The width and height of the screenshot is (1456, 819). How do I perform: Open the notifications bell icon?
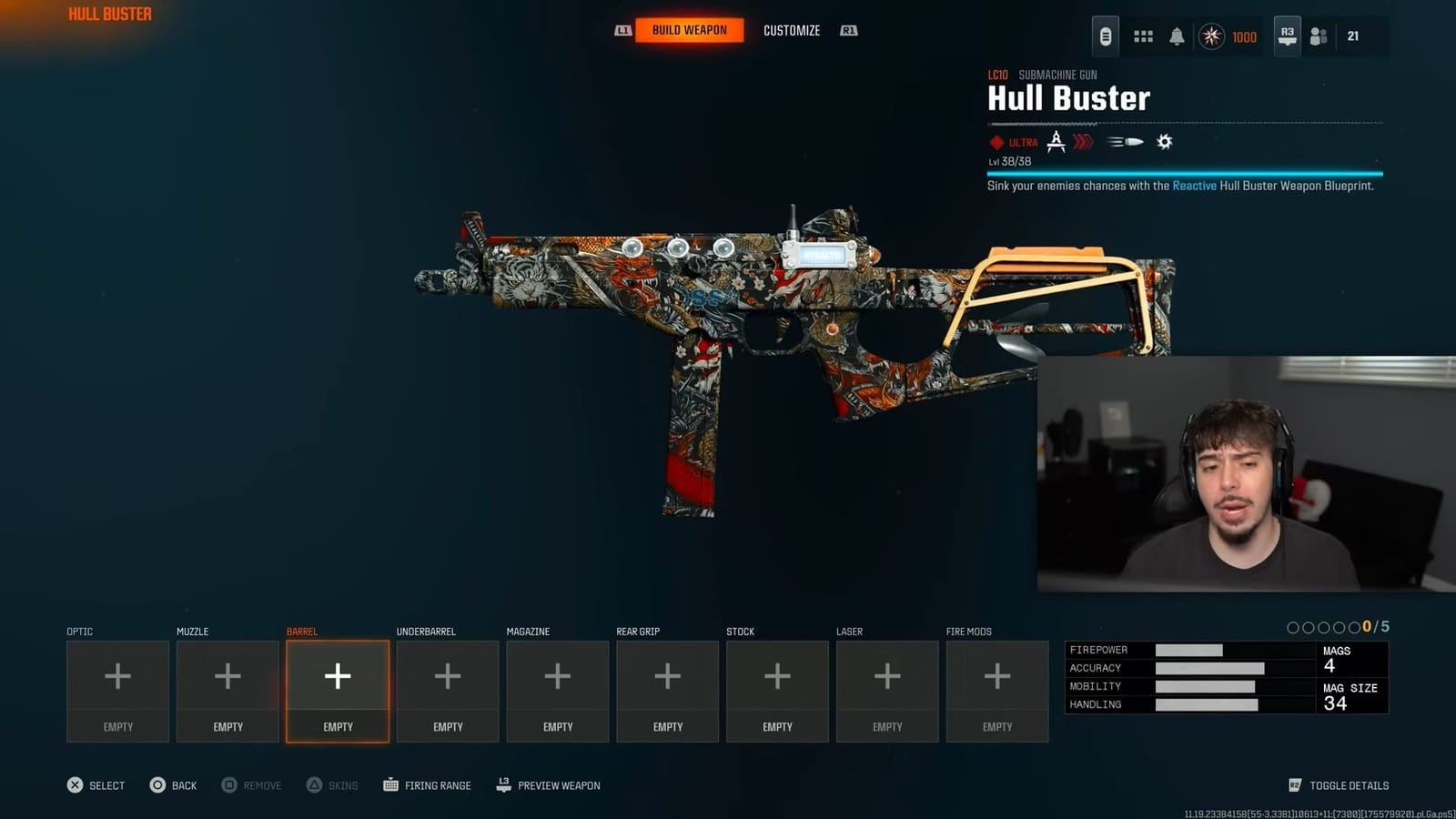pyautogui.click(x=1178, y=36)
